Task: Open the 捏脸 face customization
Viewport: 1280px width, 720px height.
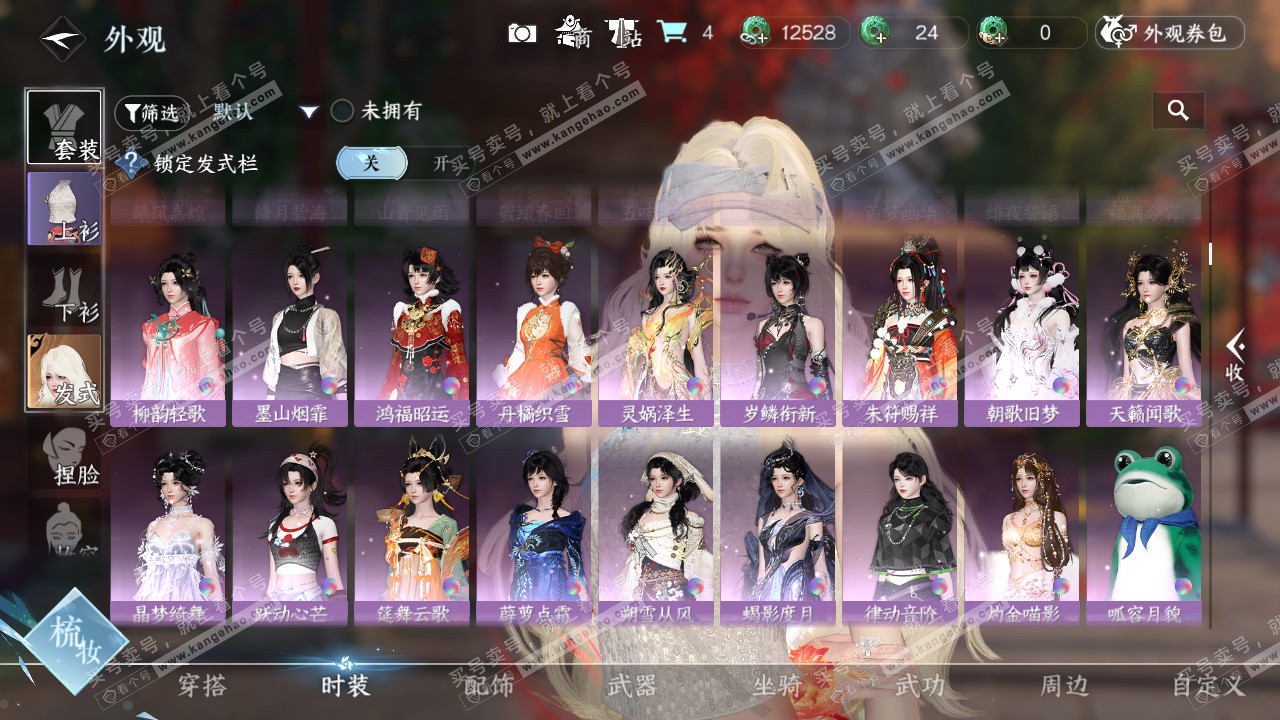Action: coord(67,457)
